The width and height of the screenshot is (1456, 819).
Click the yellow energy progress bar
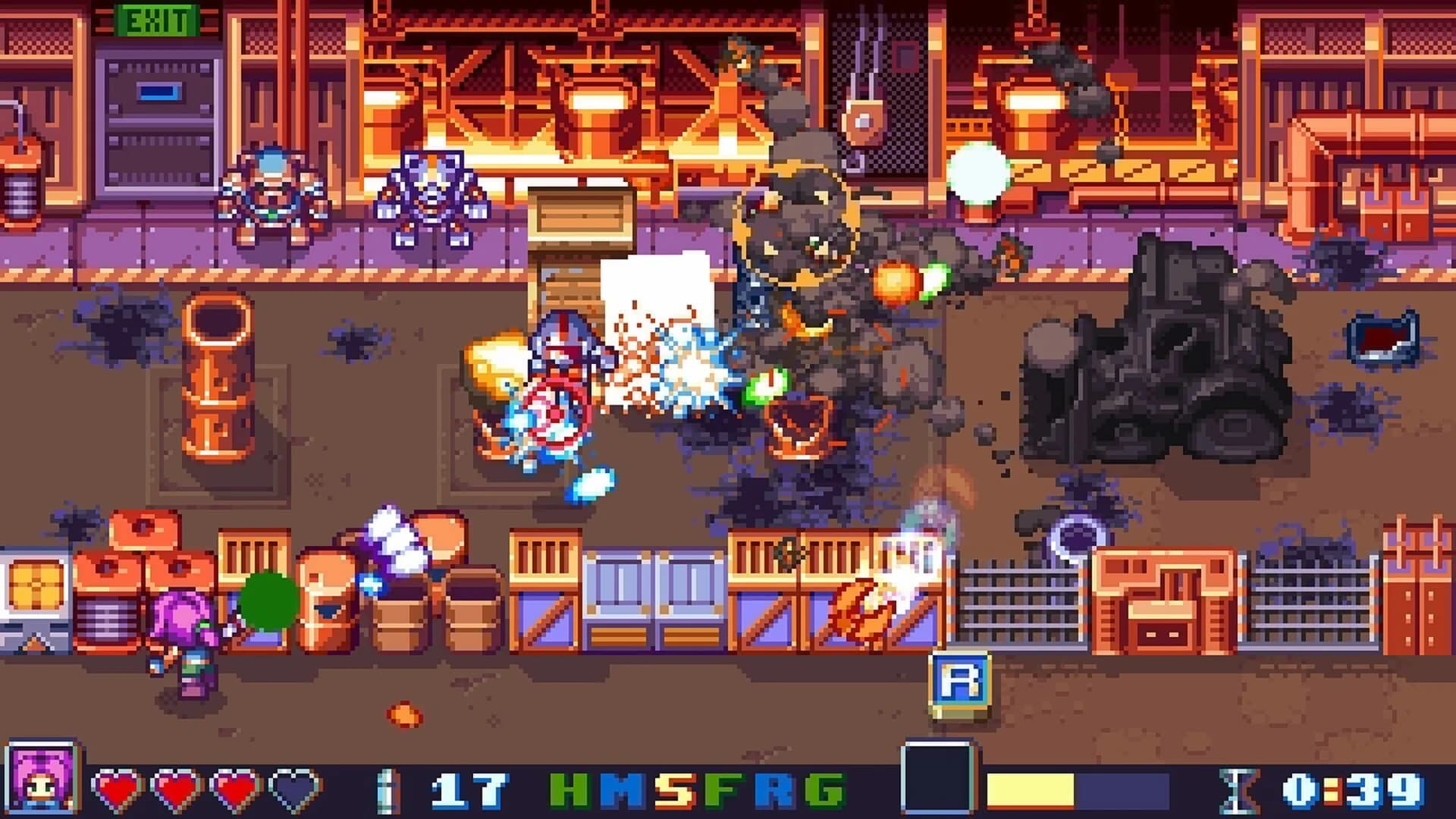point(1029,789)
